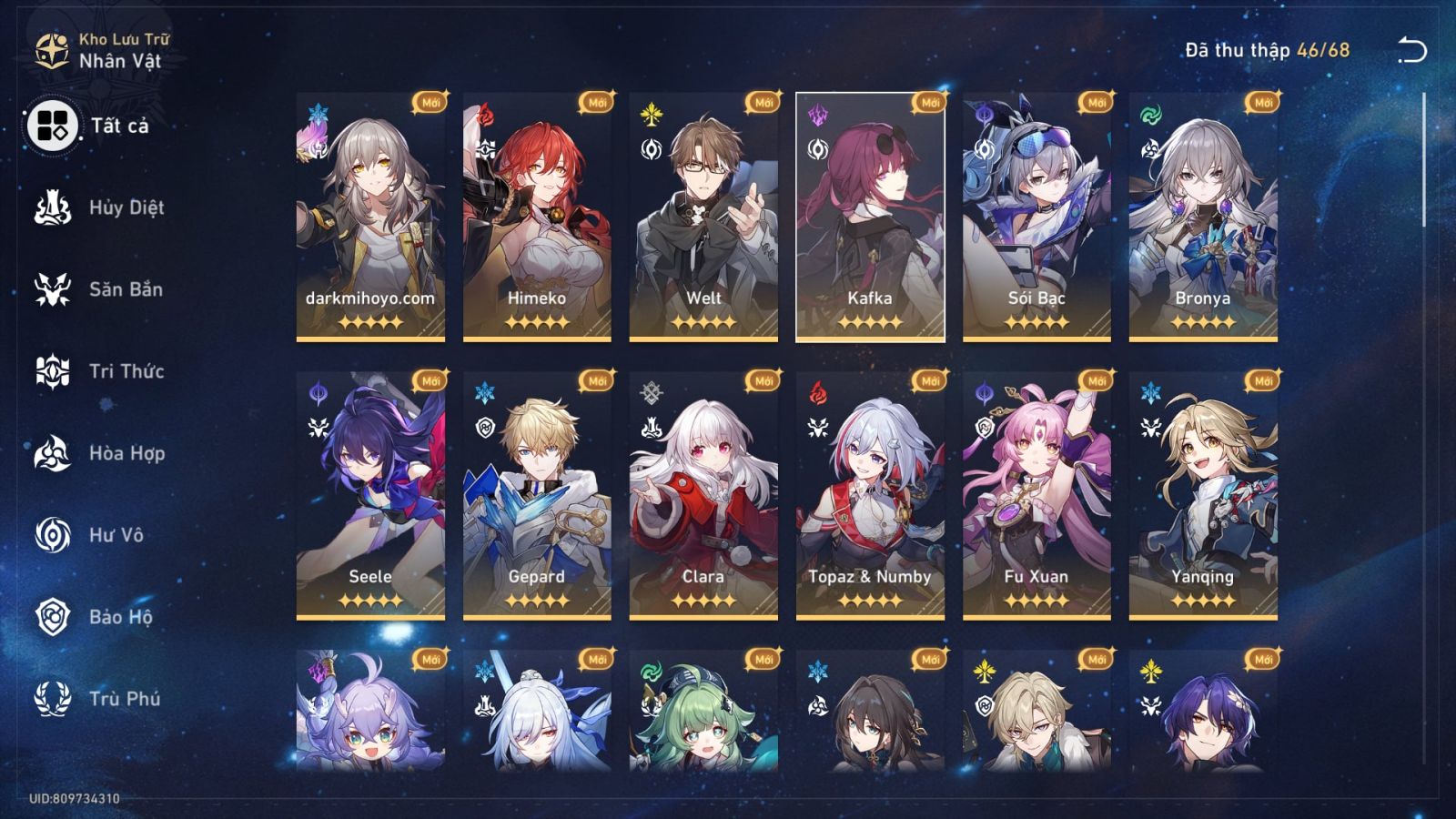
Task: Switch to the Hủy Diệt path filter
Action: [100, 207]
